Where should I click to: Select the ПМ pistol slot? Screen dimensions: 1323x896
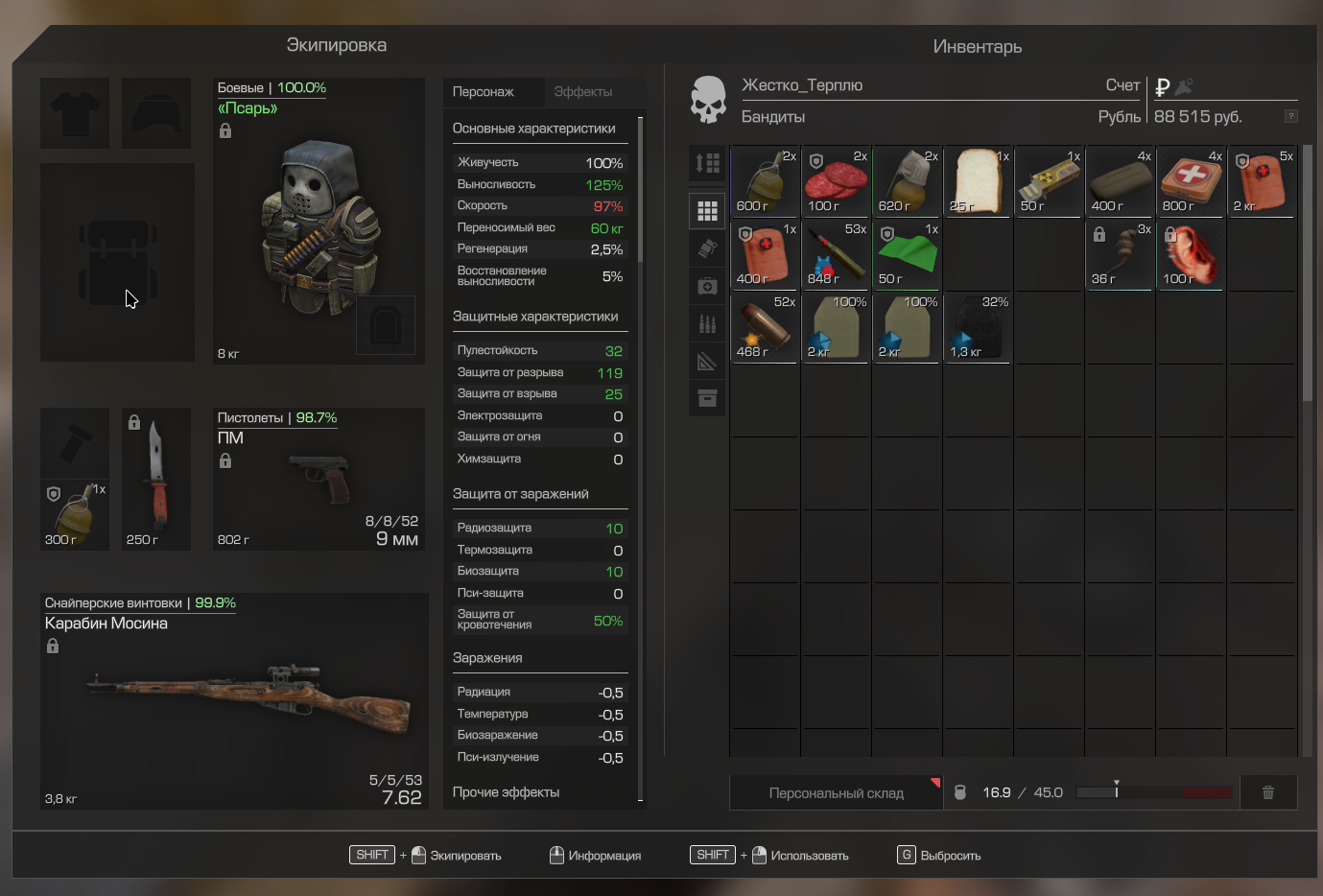pos(319,479)
